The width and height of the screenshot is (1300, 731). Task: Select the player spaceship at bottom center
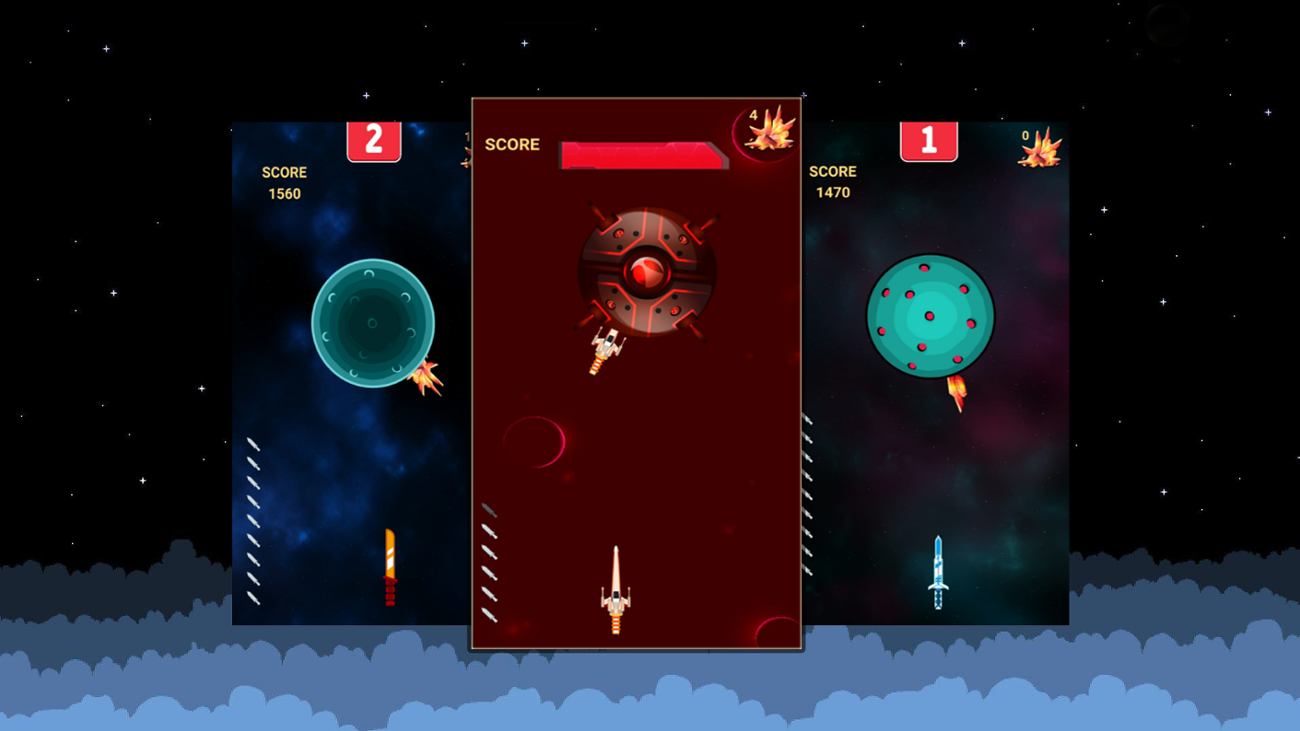click(x=615, y=590)
